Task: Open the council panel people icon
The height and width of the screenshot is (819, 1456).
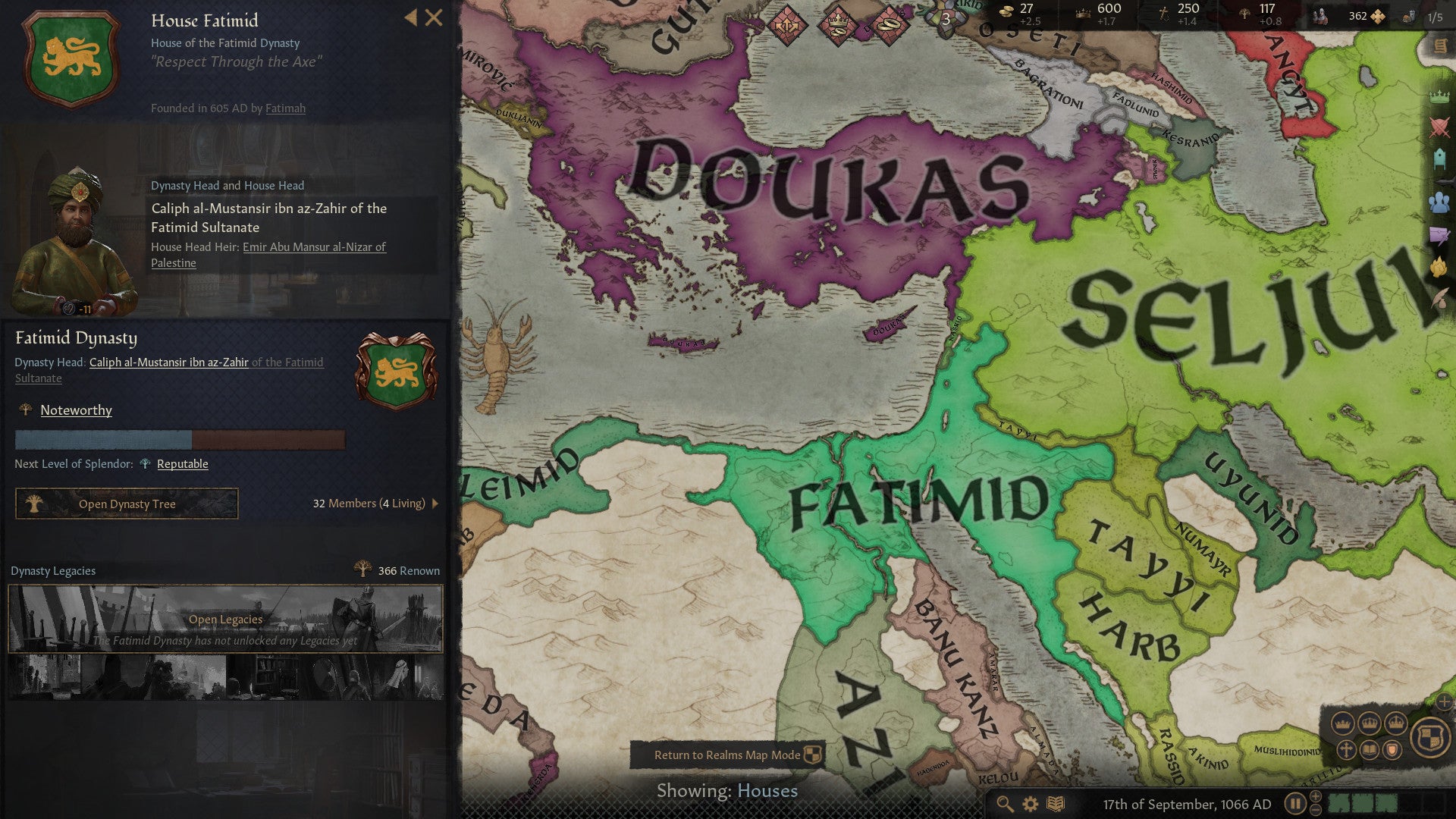Action: point(1439,202)
